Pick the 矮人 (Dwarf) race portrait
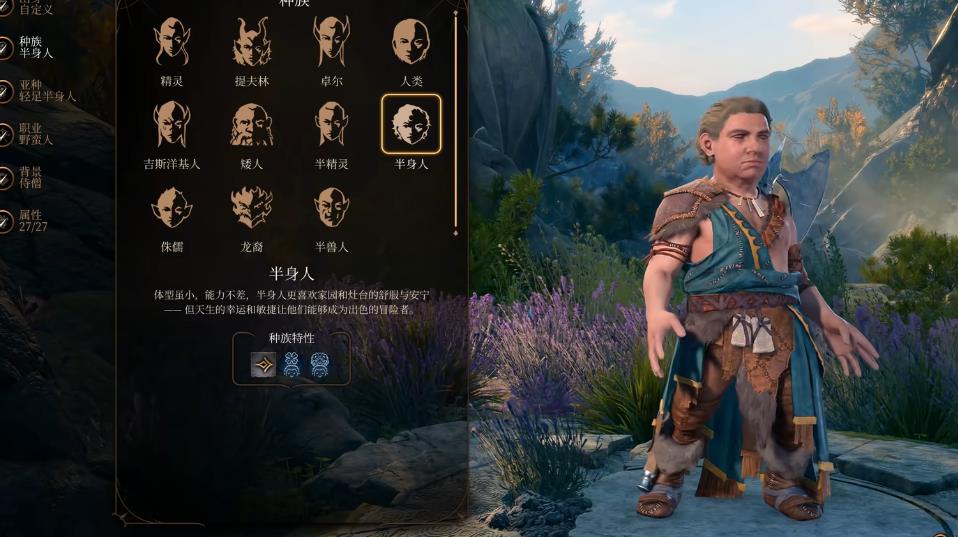This screenshot has width=958, height=537. pyautogui.click(x=251, y=125)
